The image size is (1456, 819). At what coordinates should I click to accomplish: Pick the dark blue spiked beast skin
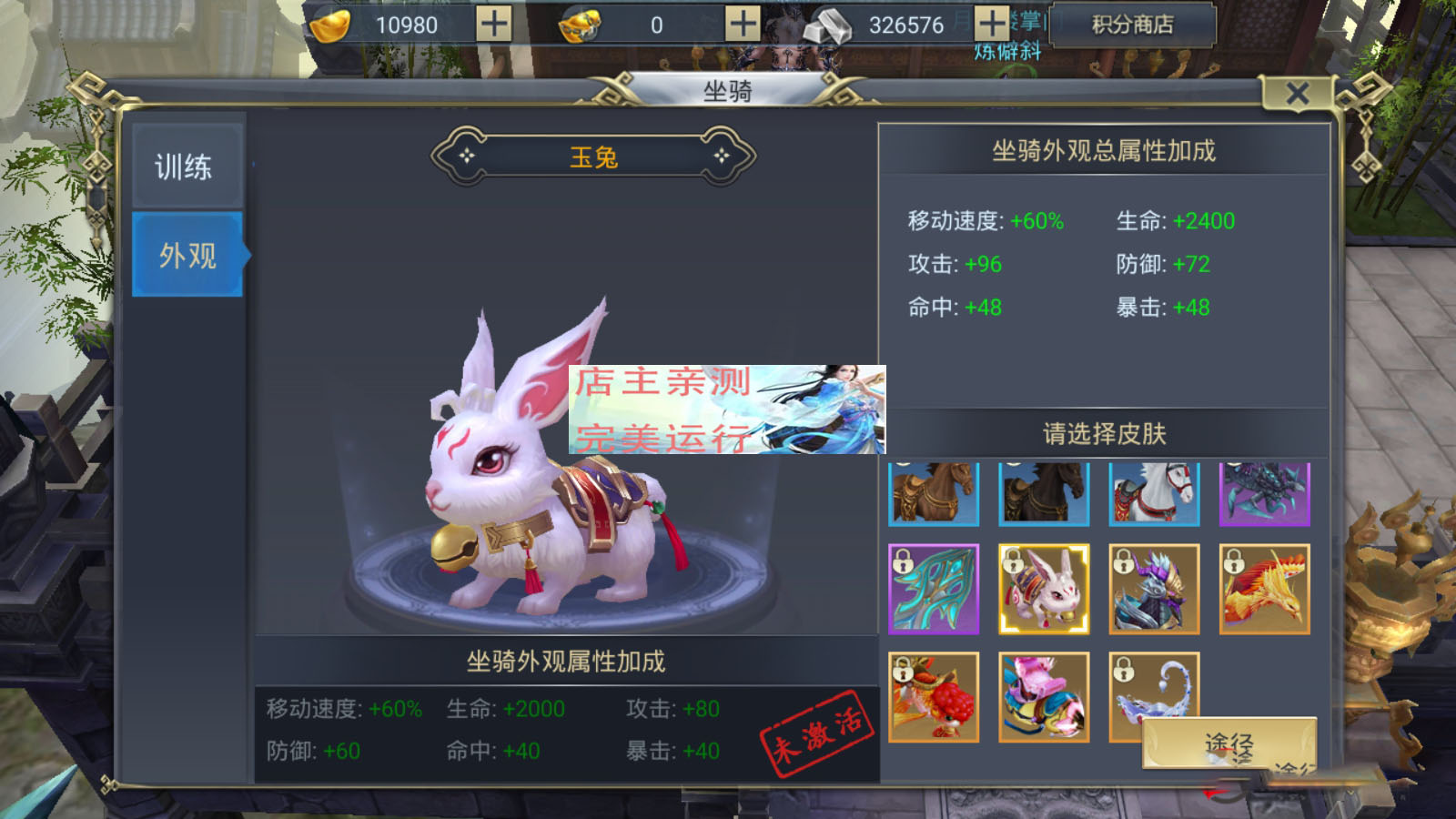(x=1264, y=493)
